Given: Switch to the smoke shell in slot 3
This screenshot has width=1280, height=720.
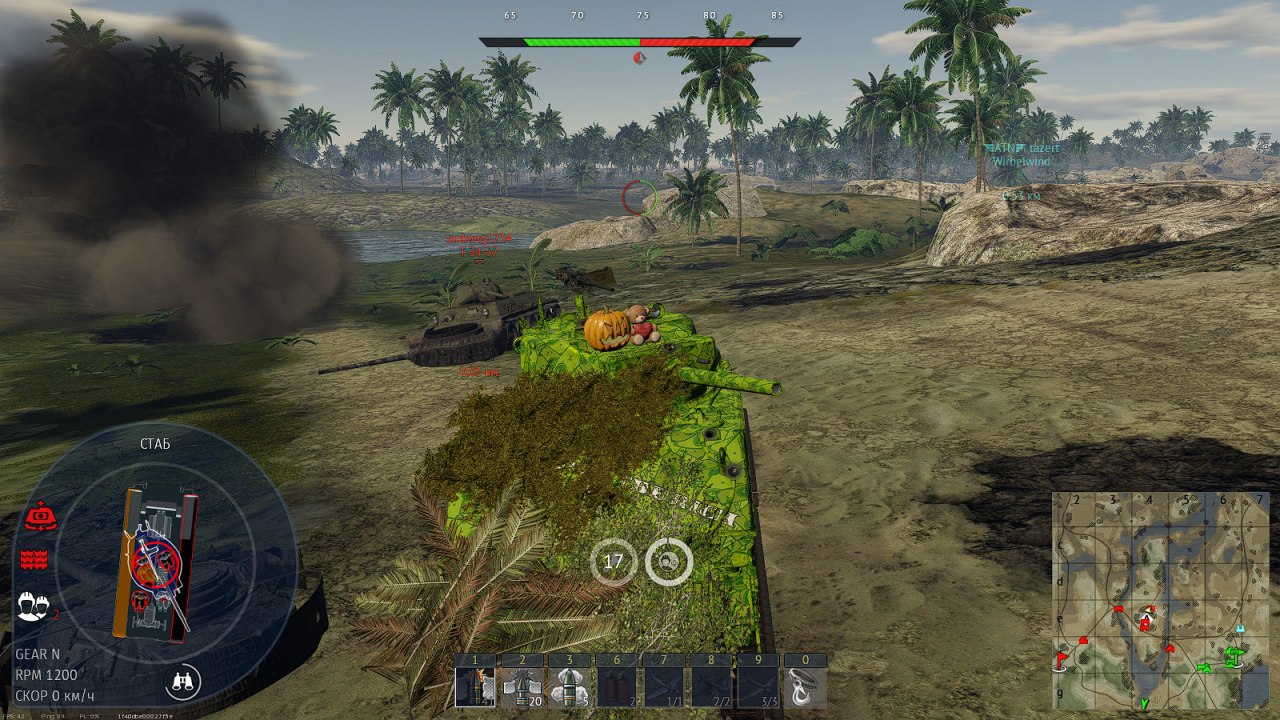Looking at the screenshot, I should [x=567, y=687].
